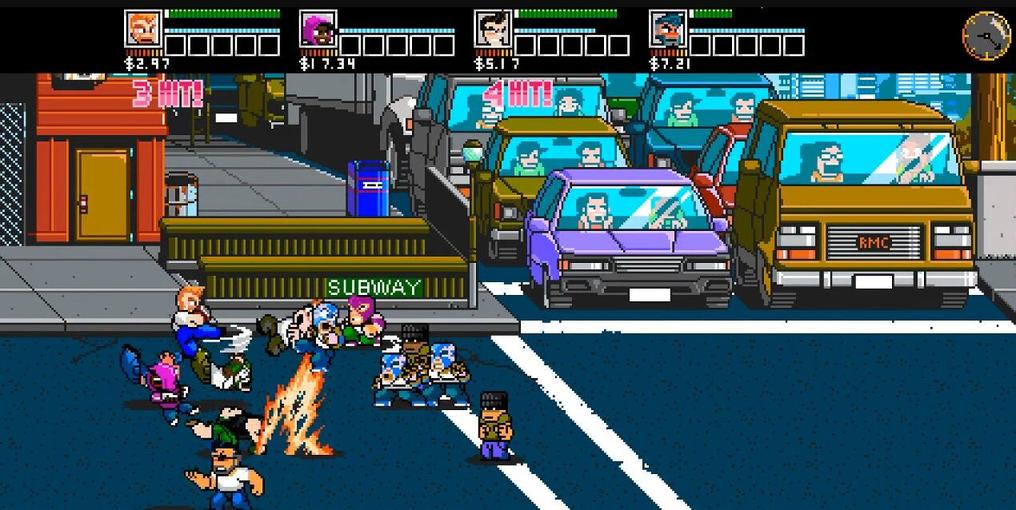The image size is (1016, 510).
Task: Click the pink-haired player portrait
Action: (318, 29)
